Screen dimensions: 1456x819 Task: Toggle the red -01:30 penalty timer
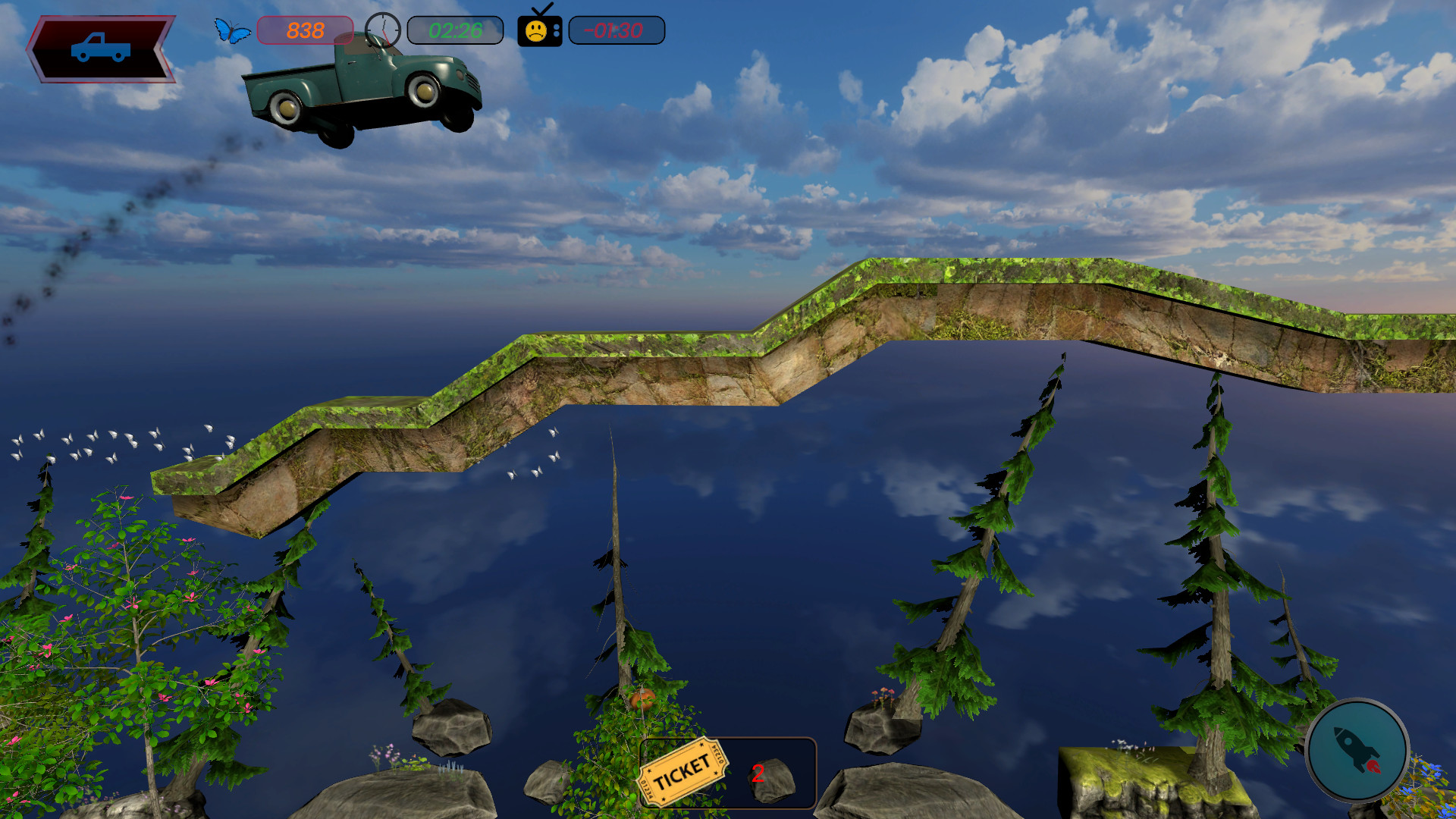614,30
